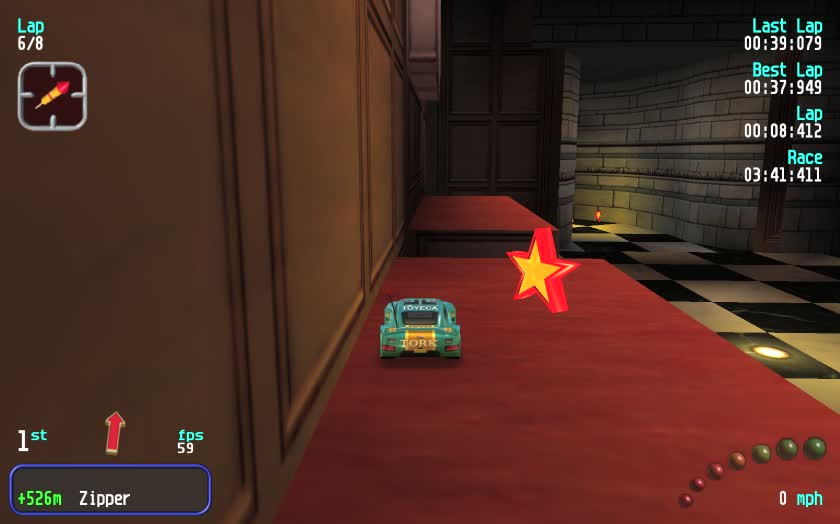Select the Zipper opponent distance panel
Viewport: 840px width, 524px height.
click(x=110, y=490)
